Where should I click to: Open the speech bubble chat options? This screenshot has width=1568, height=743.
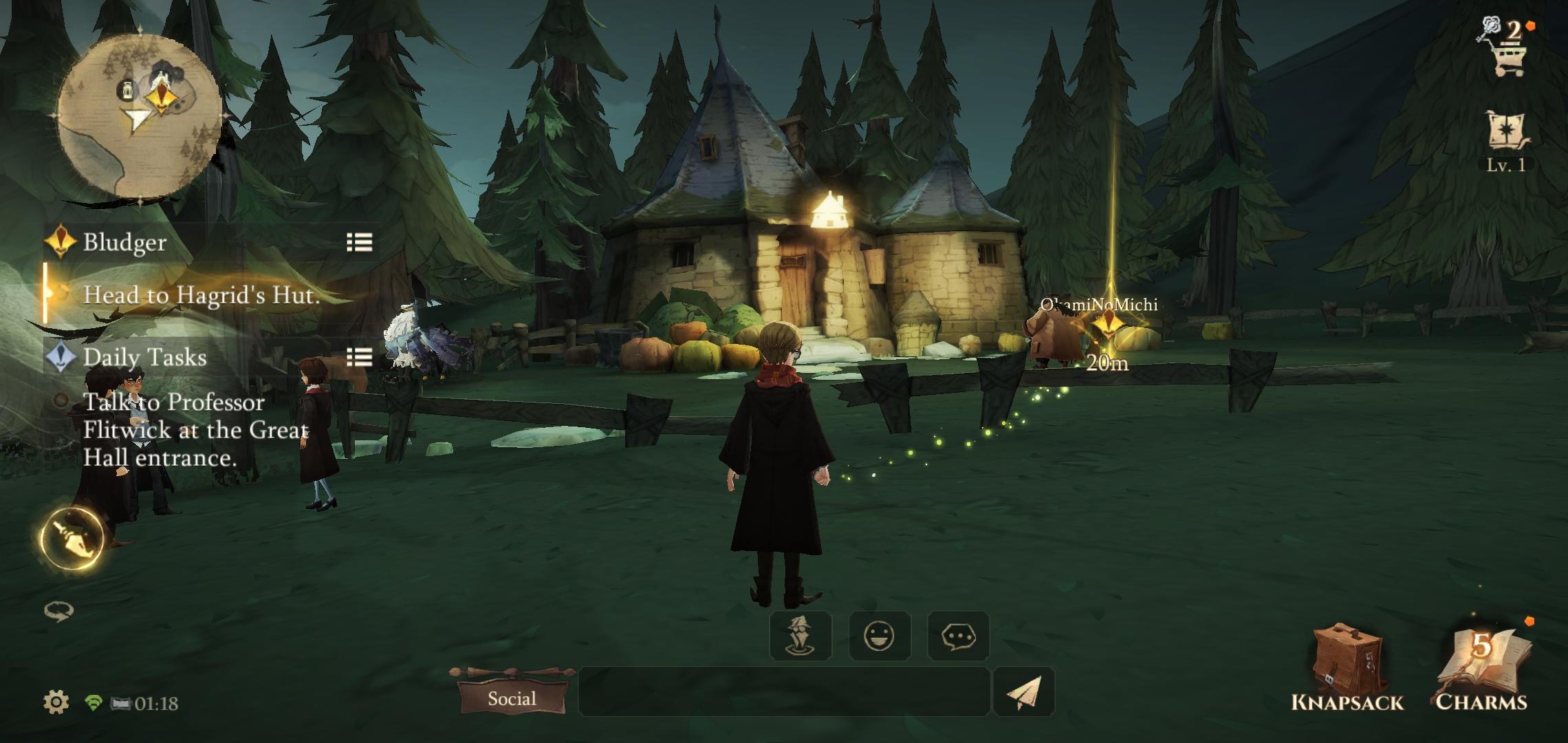click(958, 636)
